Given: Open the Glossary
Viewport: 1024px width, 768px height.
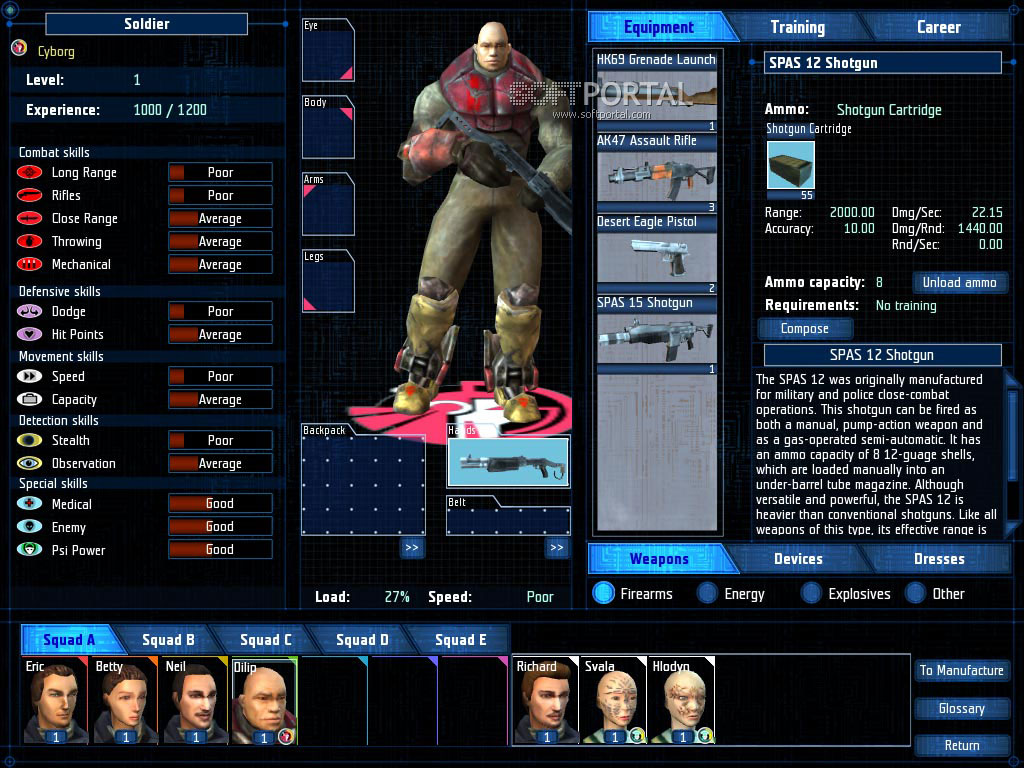Looking at the screenshot, I should click(x=961, y=708).
